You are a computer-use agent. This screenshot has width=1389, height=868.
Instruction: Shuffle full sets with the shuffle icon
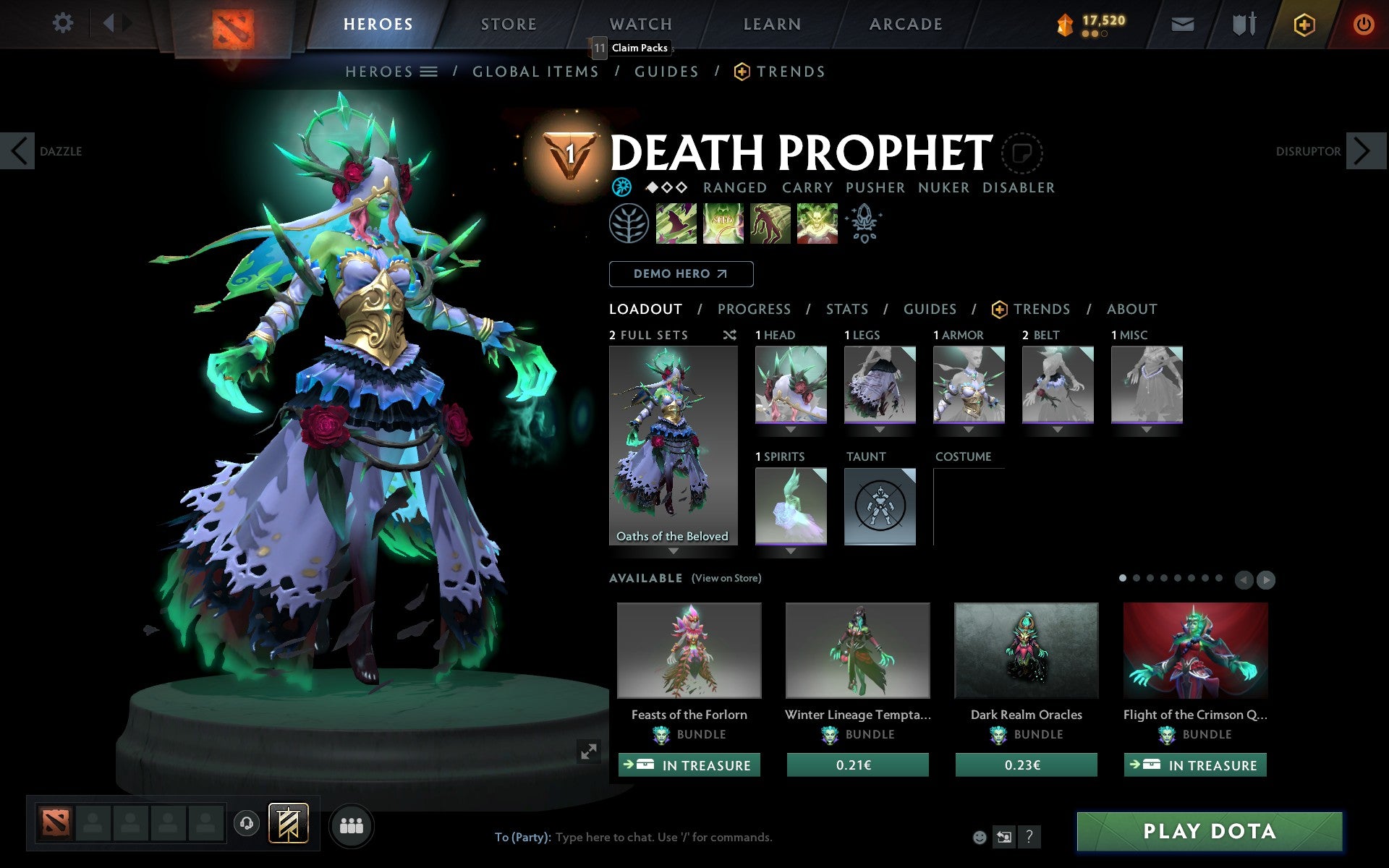click(729, 335)
